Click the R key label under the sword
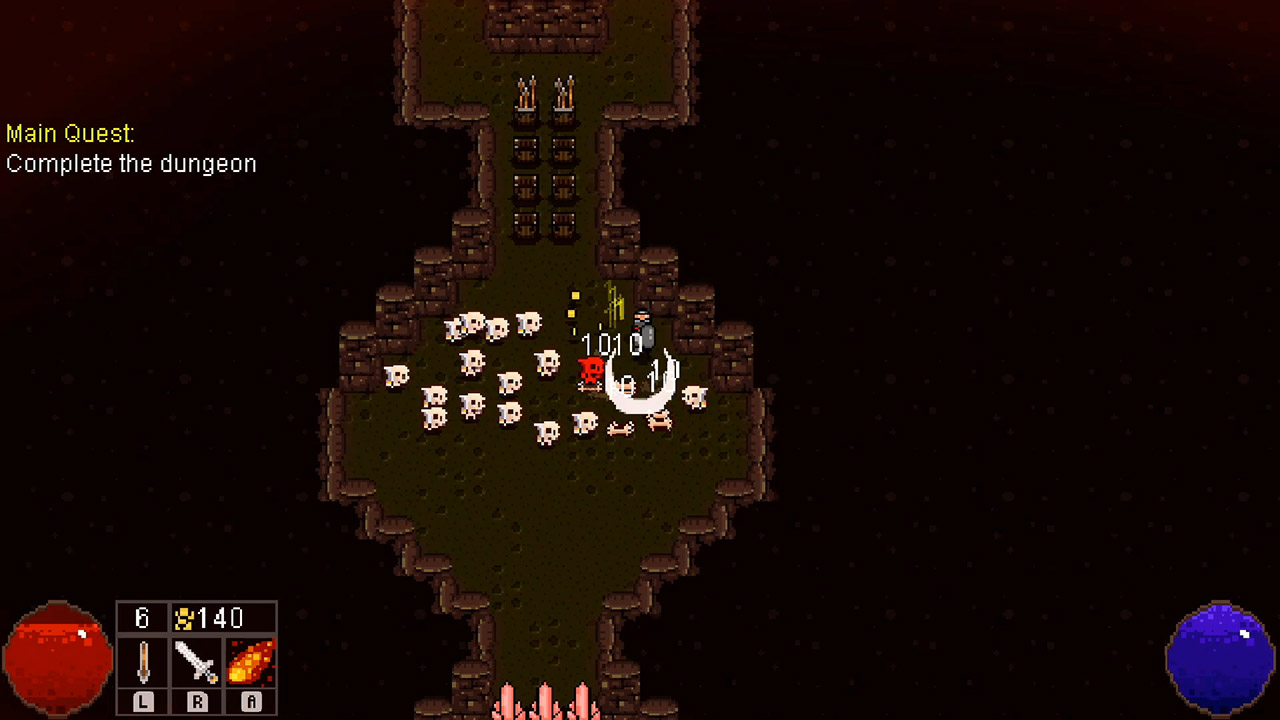 point(196,703)
